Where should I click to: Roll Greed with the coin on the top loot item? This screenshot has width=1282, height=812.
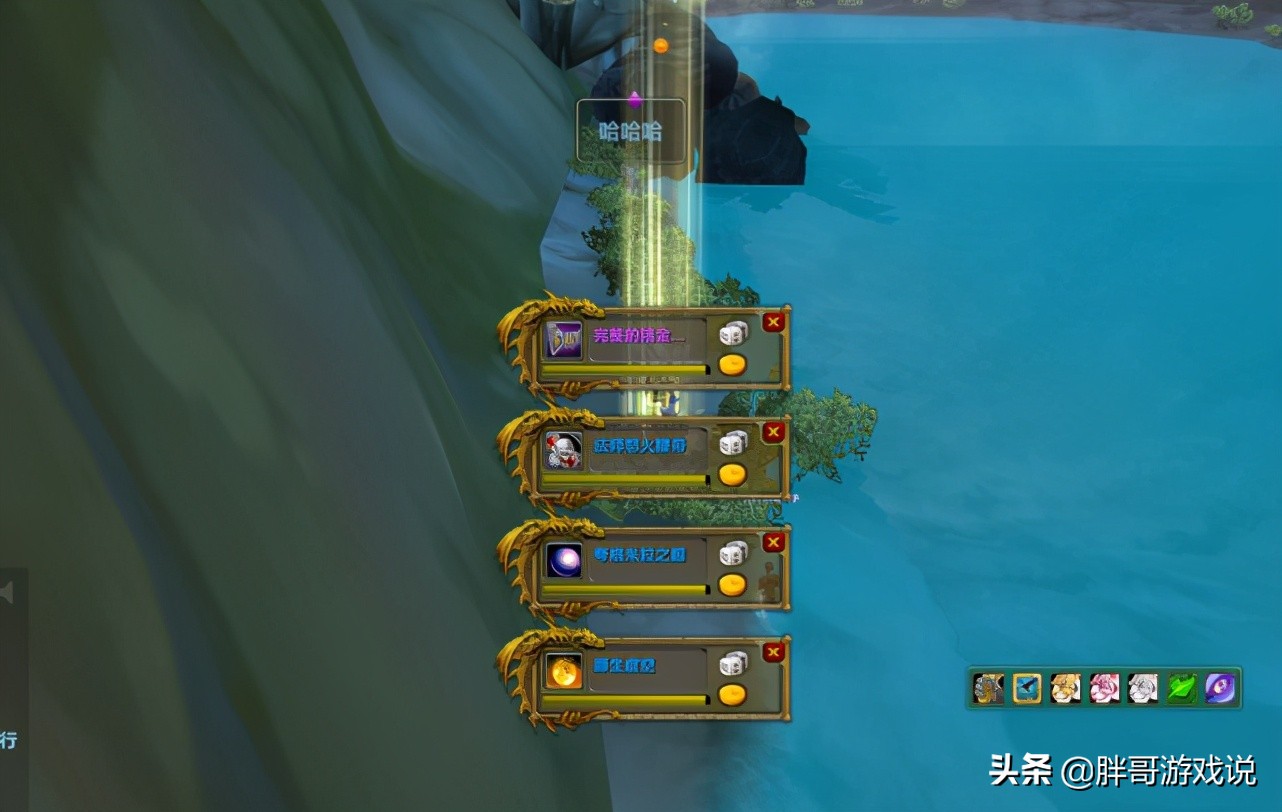(733, 365)
